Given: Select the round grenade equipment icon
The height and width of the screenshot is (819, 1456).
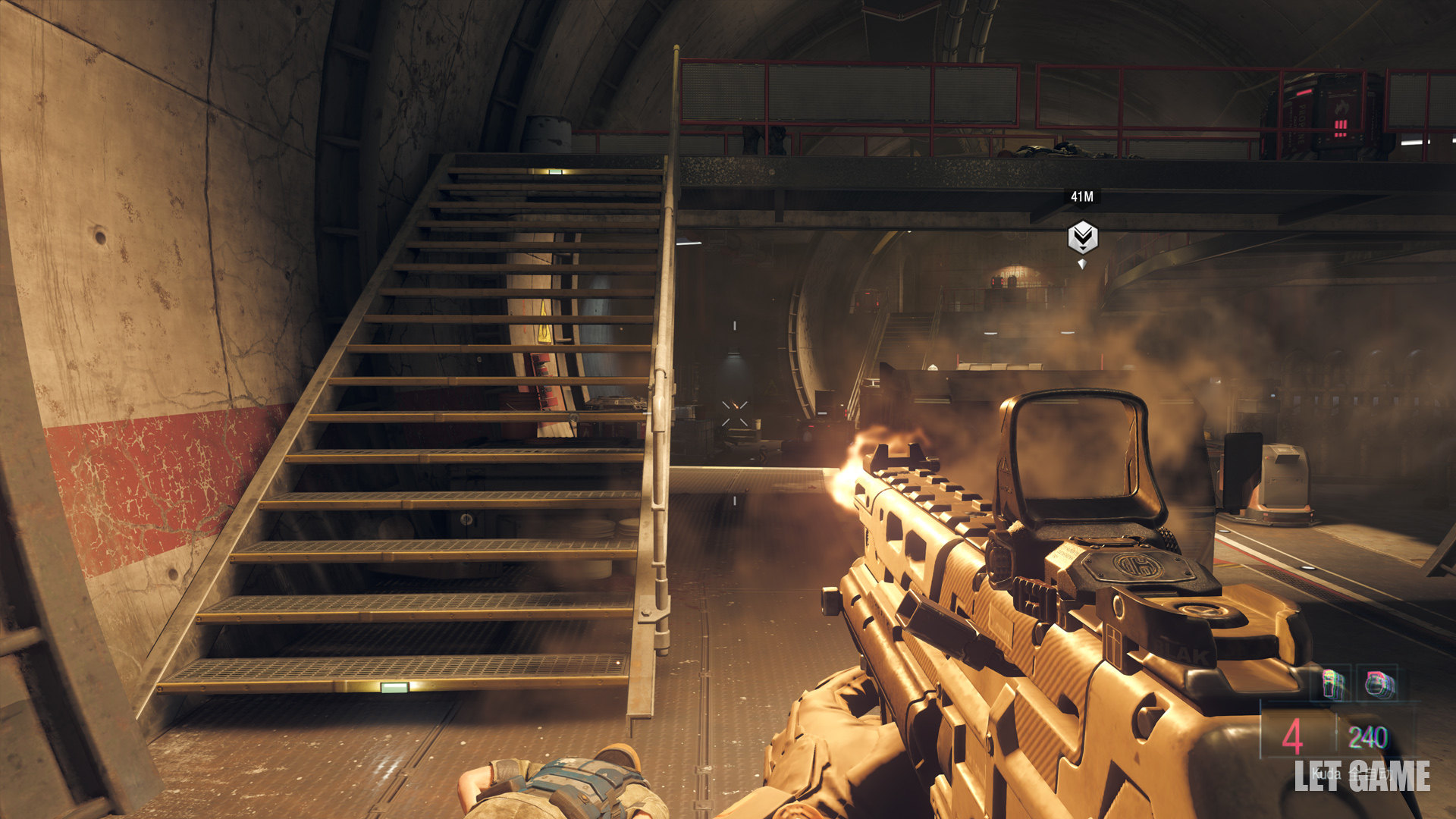Looking at the screenshot, I should click(x=1376, y=684).
